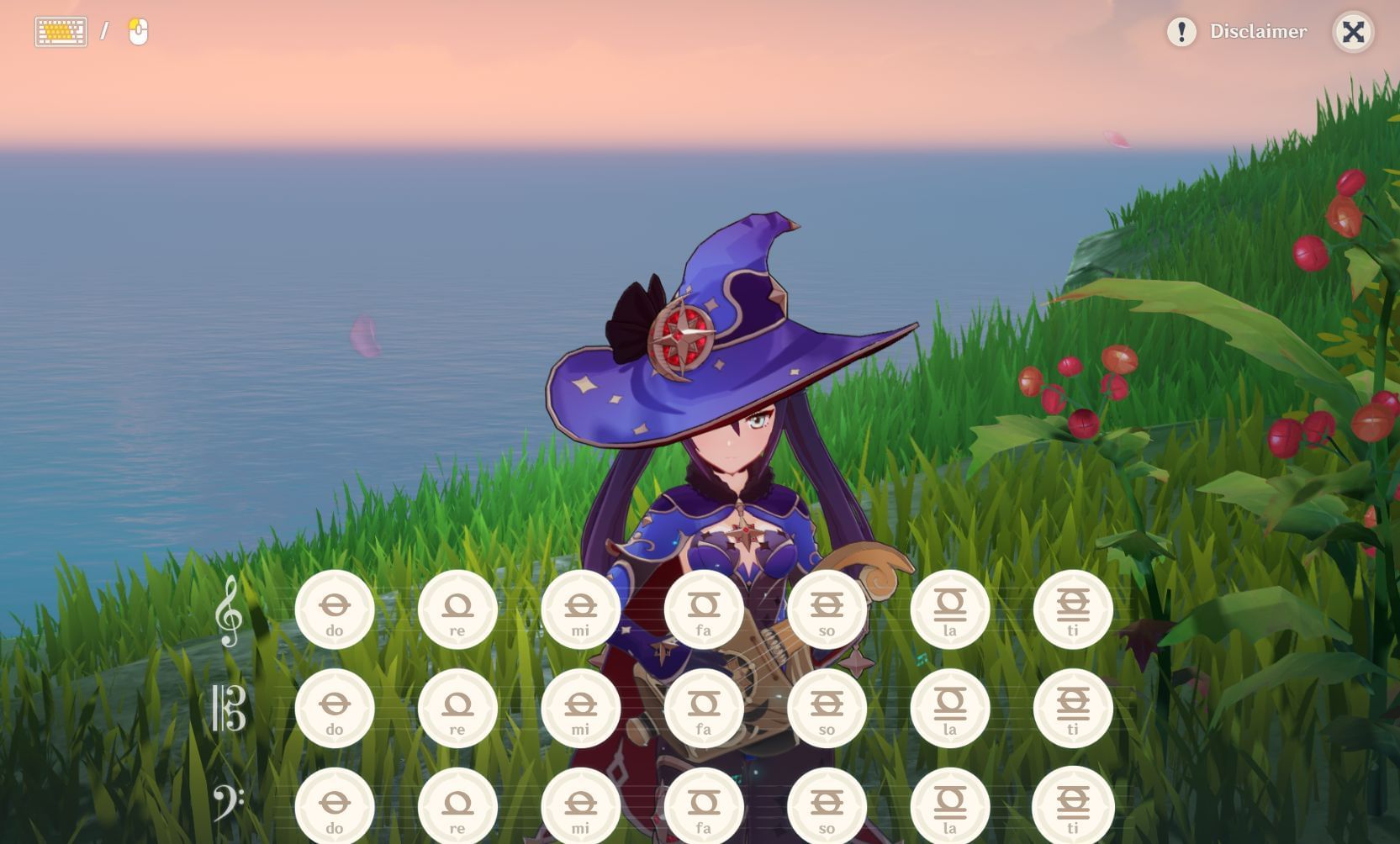This screenshot has height=844, width=1400.
Task: Close the lyre performance interface
Action: 1353,31
